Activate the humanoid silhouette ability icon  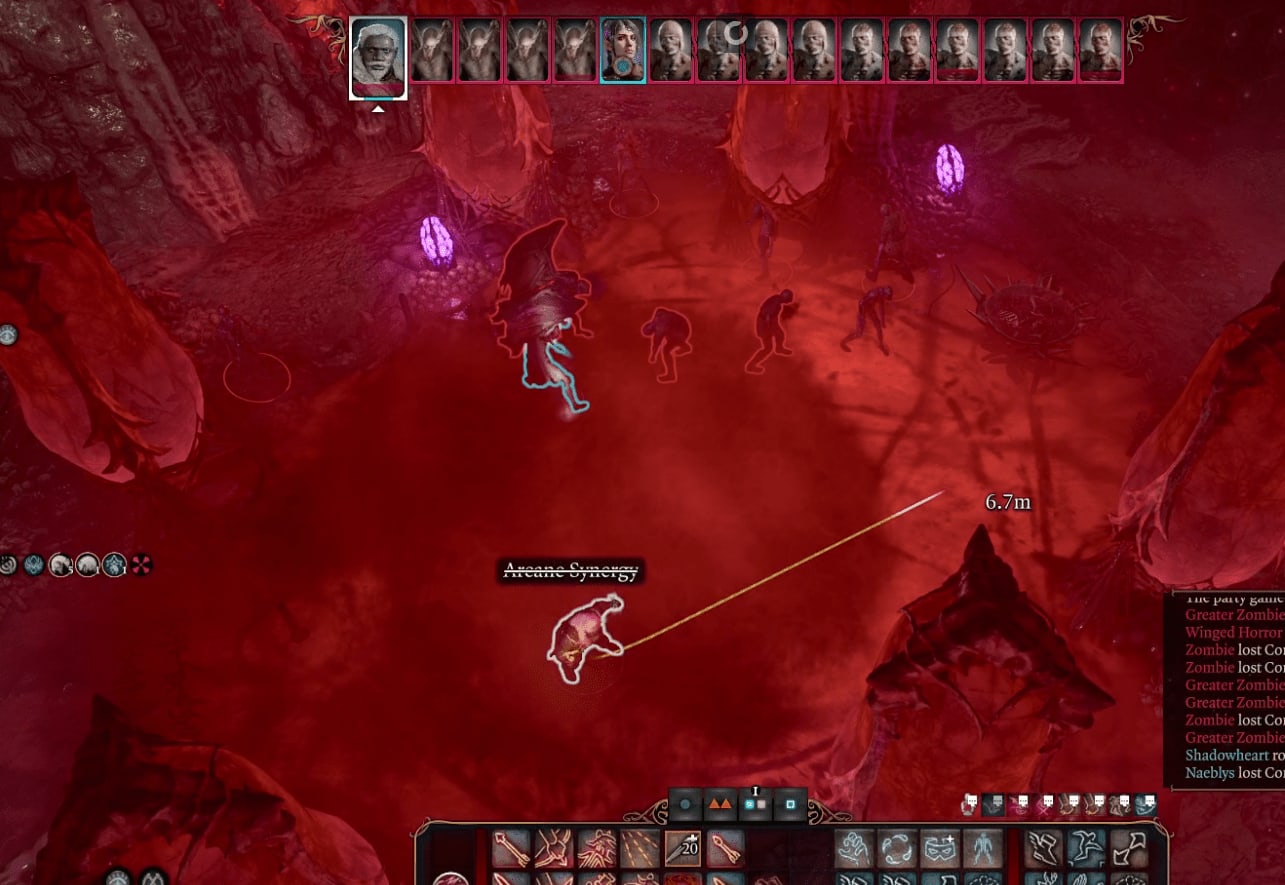[x=982, y=849]
